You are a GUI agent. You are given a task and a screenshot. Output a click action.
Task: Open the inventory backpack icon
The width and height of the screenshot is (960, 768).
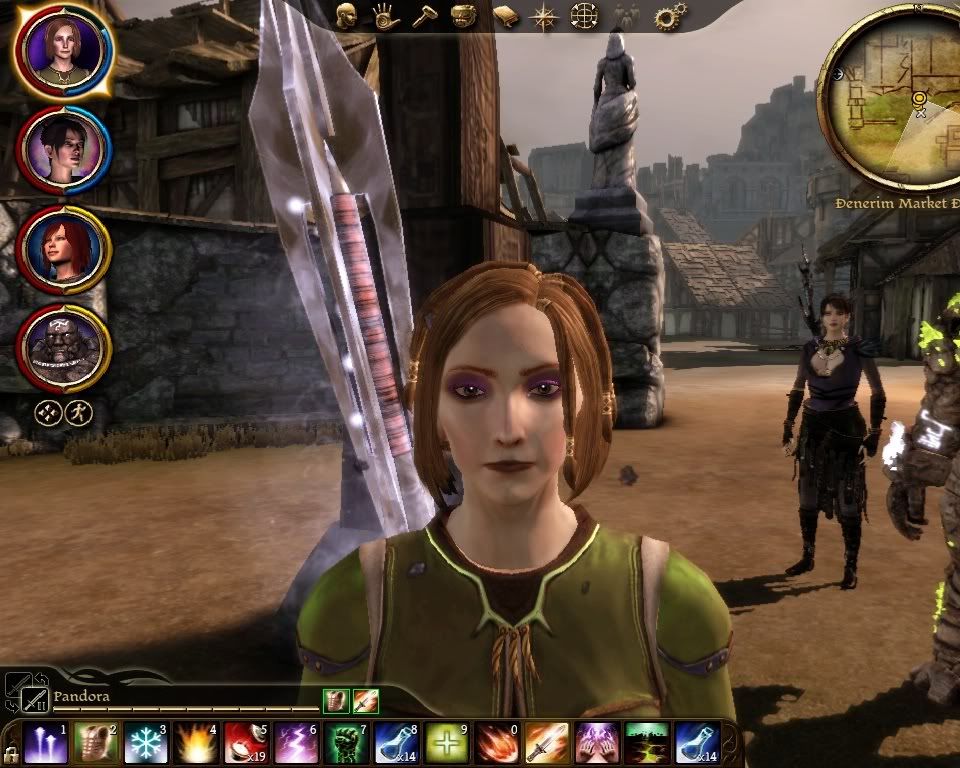[463, 16]
